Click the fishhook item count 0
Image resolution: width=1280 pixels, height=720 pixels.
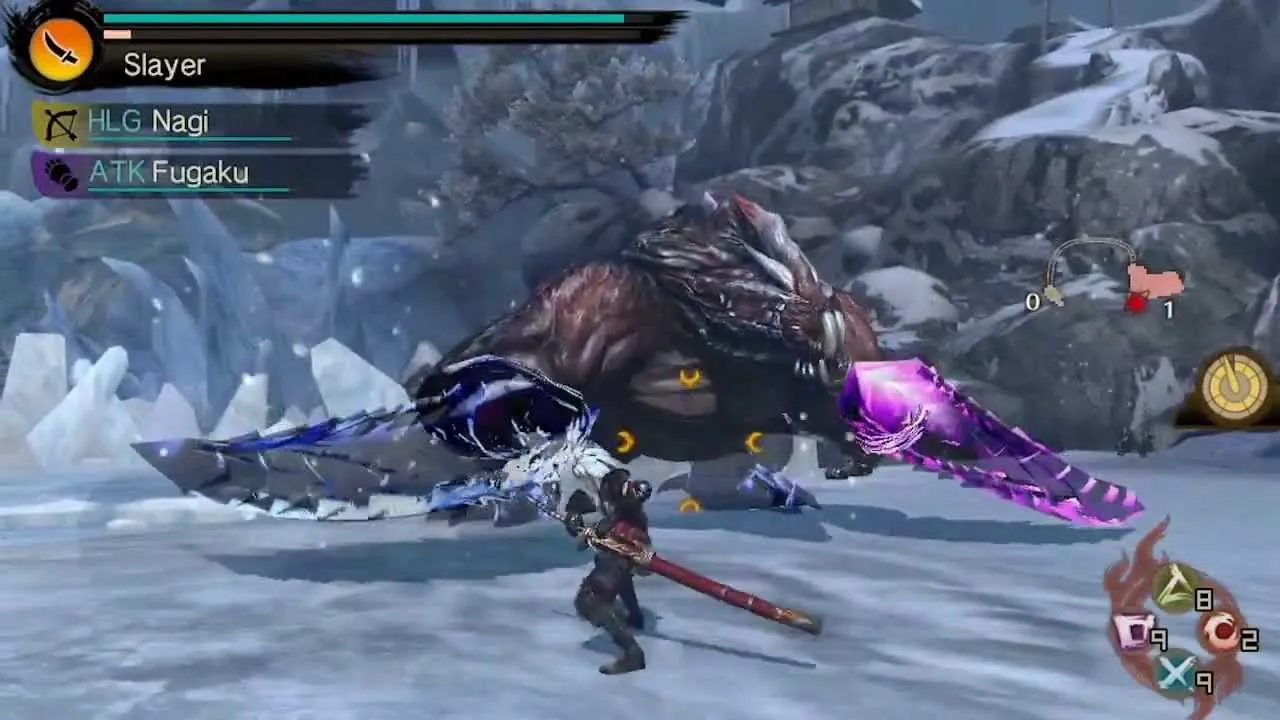point(1034,303)
